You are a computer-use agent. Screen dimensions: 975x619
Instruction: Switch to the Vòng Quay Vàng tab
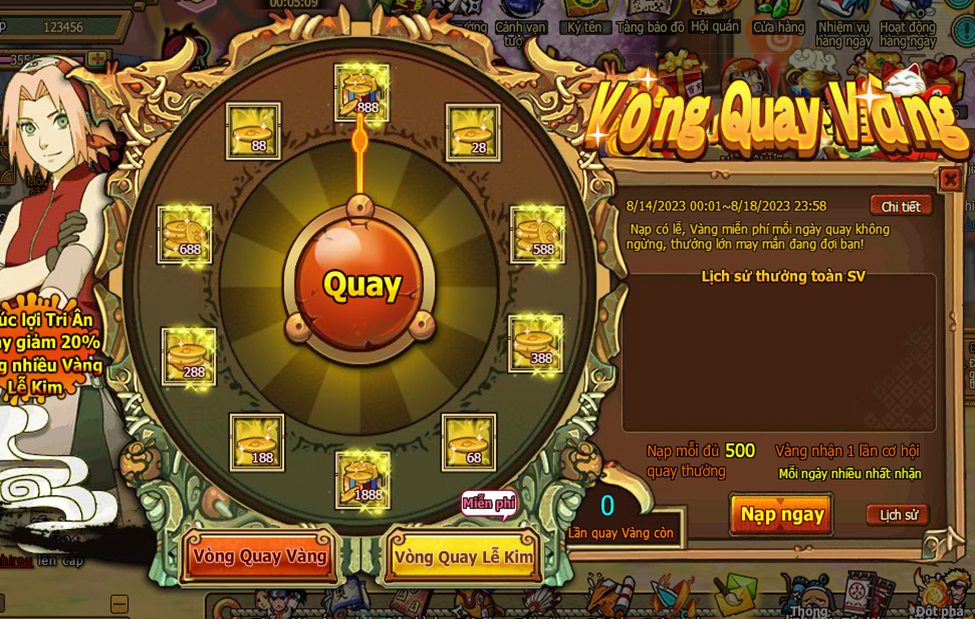tap(260, 556)
